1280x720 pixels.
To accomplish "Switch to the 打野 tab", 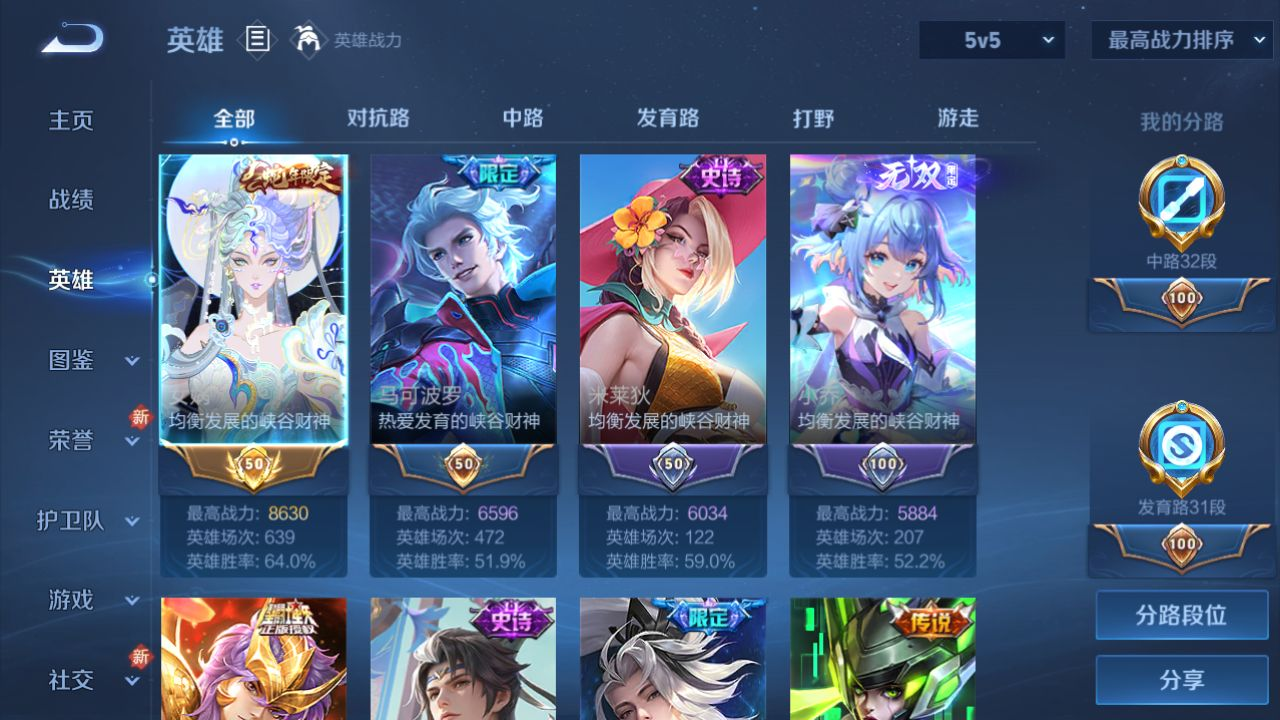I will (813, 118).
